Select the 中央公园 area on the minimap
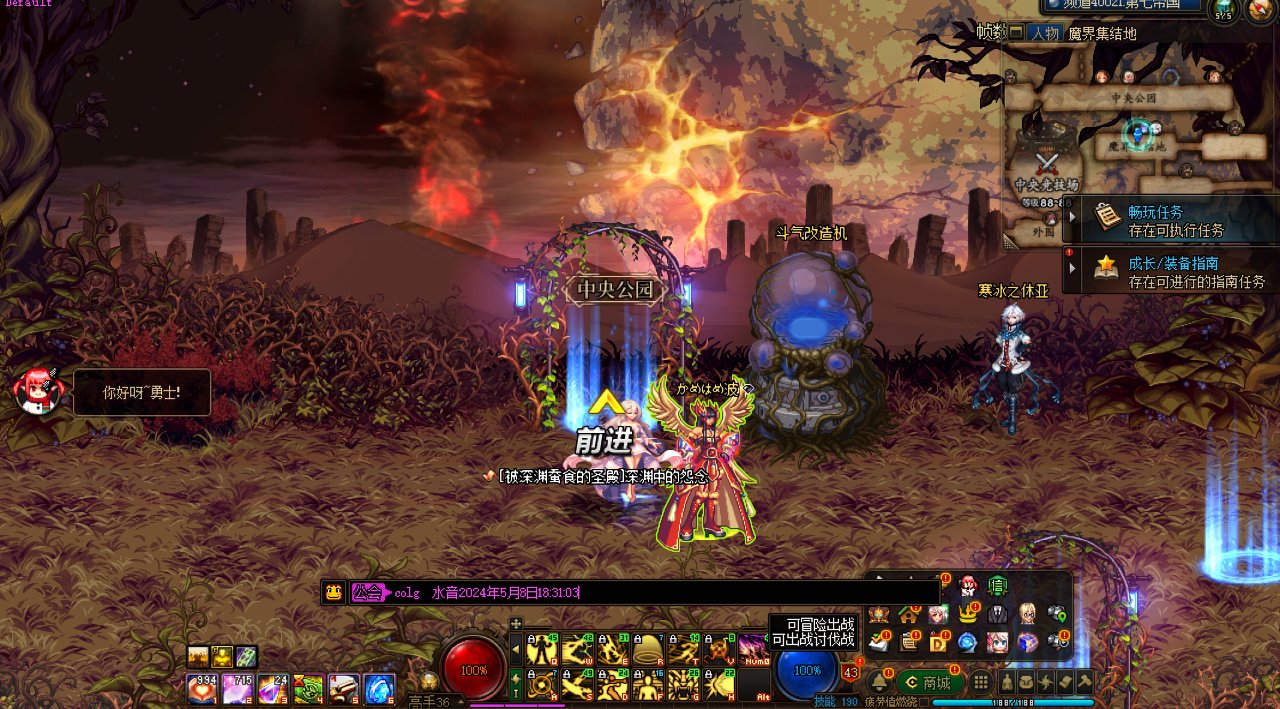Viewport: 1280px width, 709px height. click(x=1133, y=98)
